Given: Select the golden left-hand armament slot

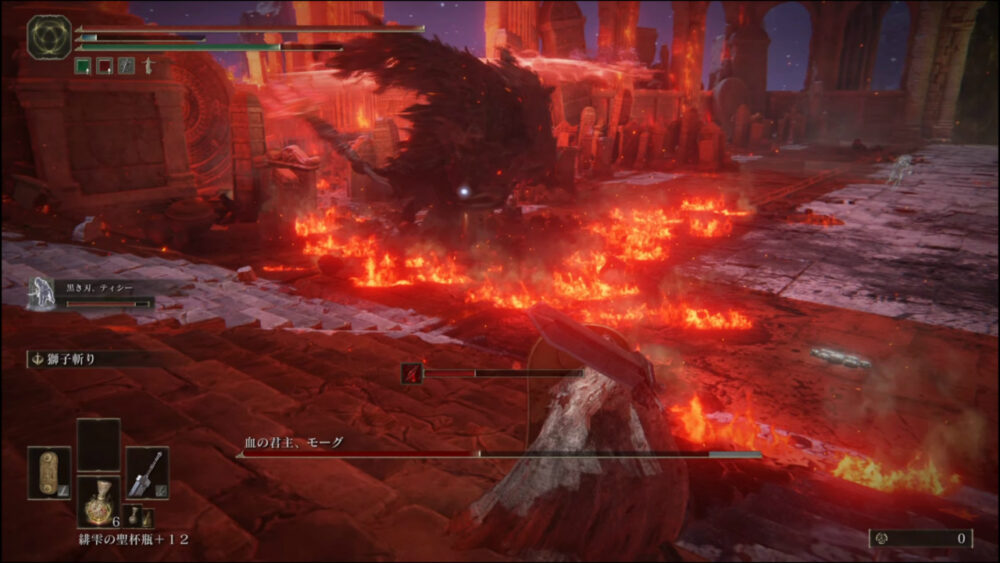Looking at the screenshot, I should (49, 472).
